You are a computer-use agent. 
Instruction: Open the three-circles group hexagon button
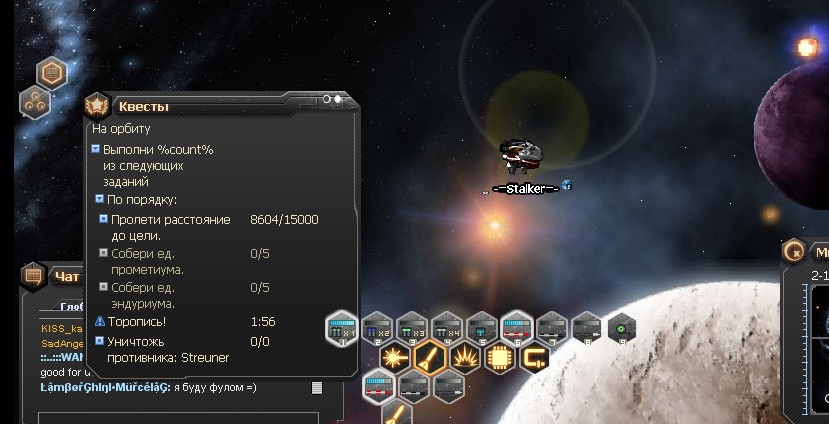tap(35, 101)
